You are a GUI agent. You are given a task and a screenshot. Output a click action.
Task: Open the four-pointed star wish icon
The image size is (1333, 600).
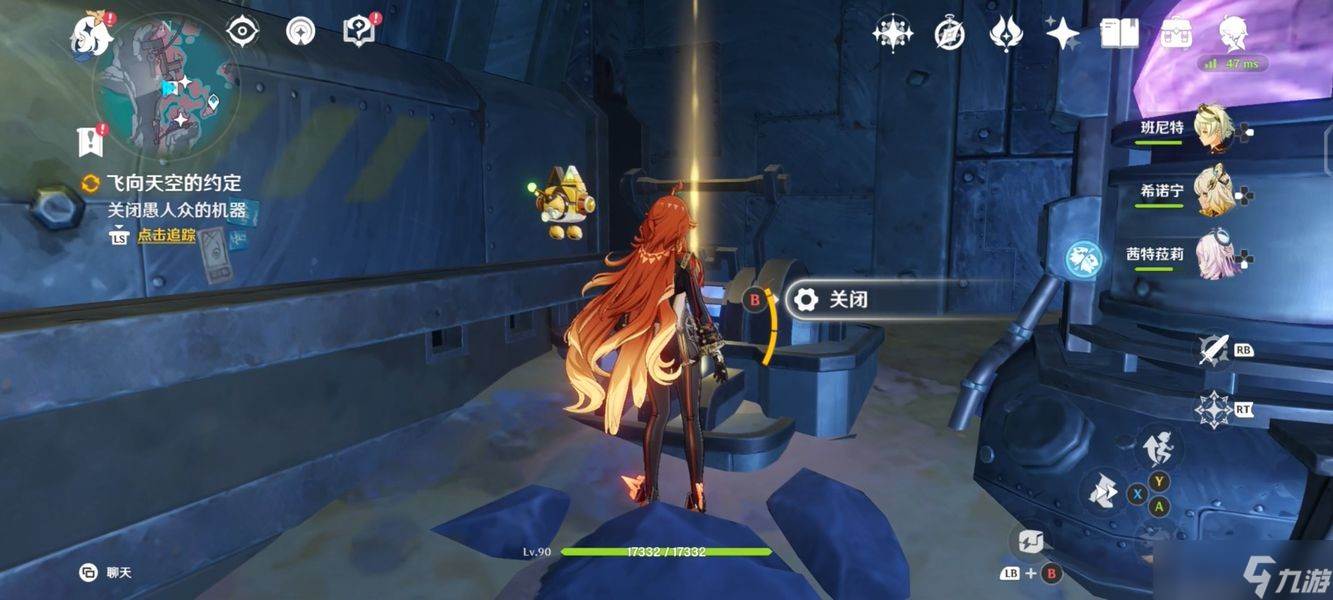(1062, 34)
